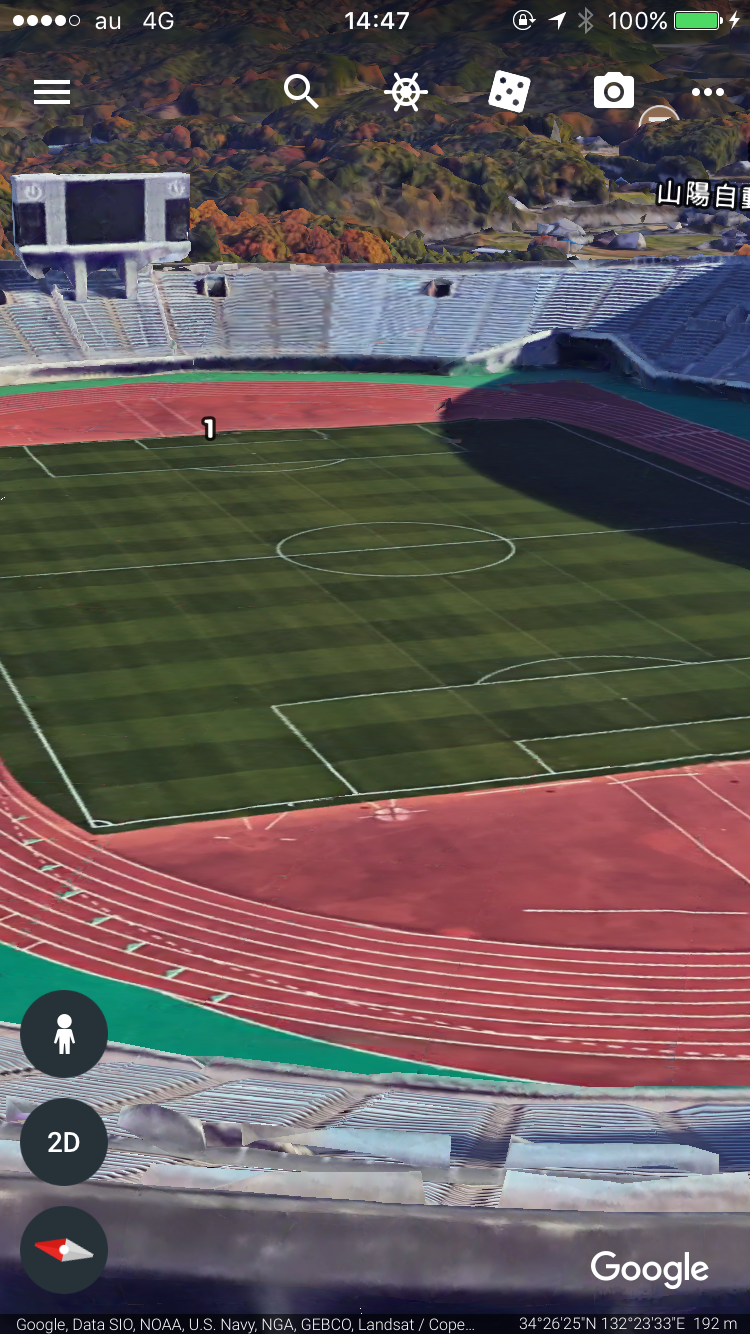This screenshot has height=1334, width=750.
Task: Show more options with three dots
Action: [x=707, y=92]
